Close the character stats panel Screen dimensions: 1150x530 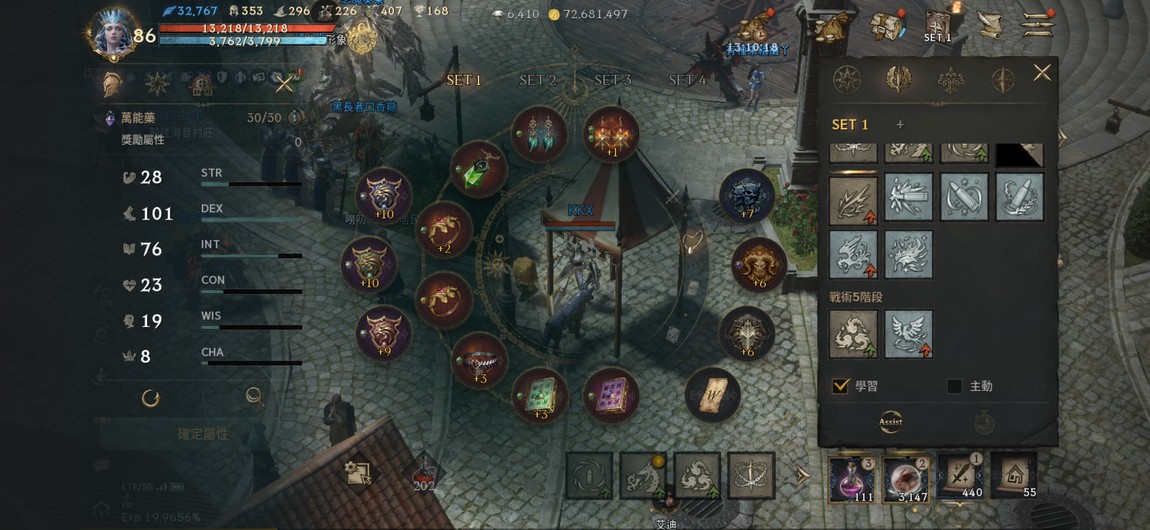coord(284,83)
